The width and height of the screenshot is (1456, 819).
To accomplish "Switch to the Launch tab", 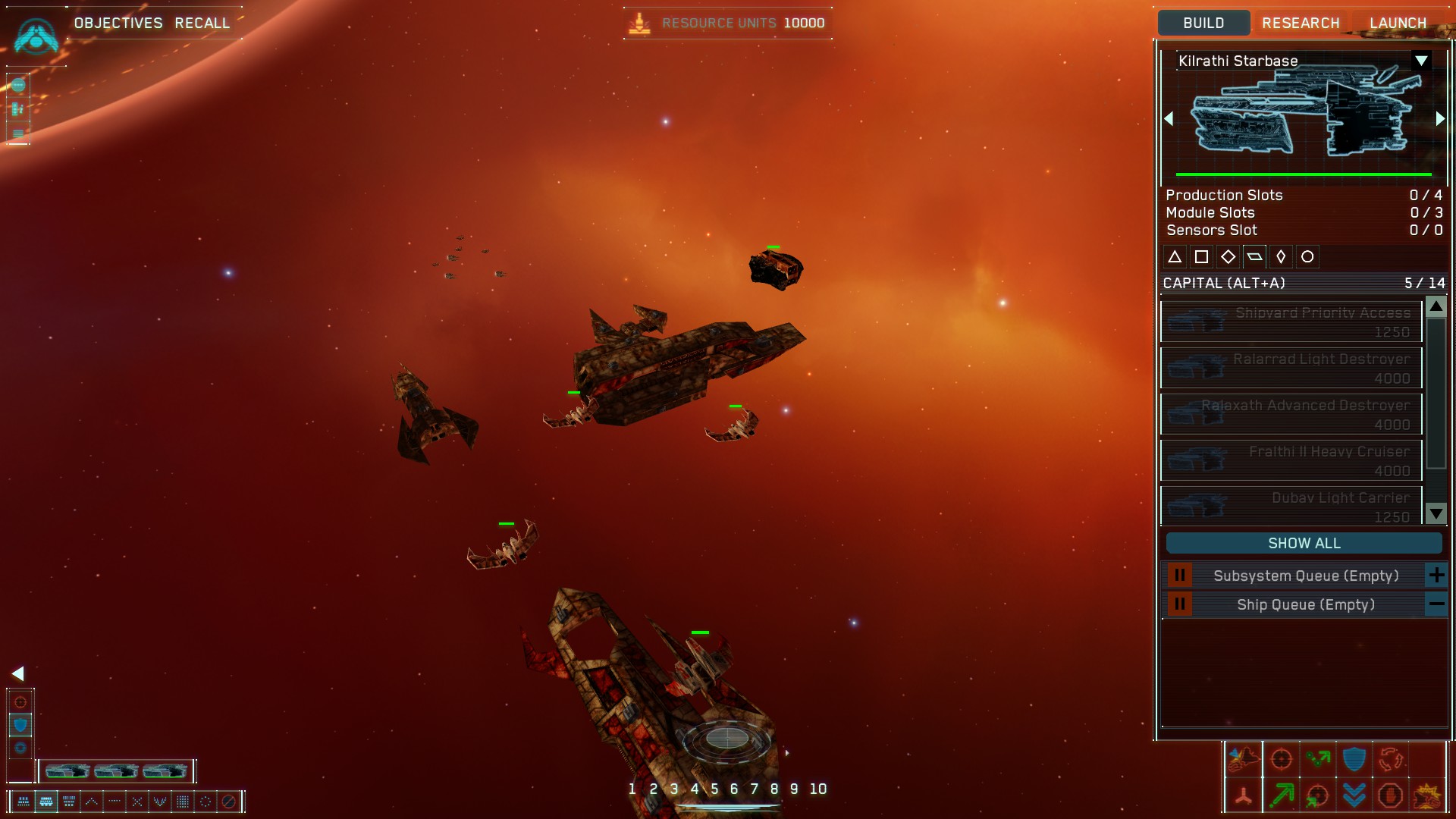I will point(1398,23).
